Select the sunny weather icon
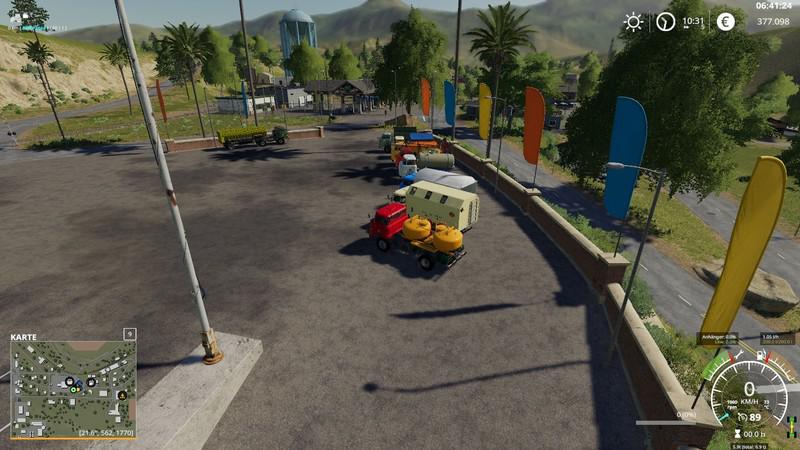 [633, 22]
